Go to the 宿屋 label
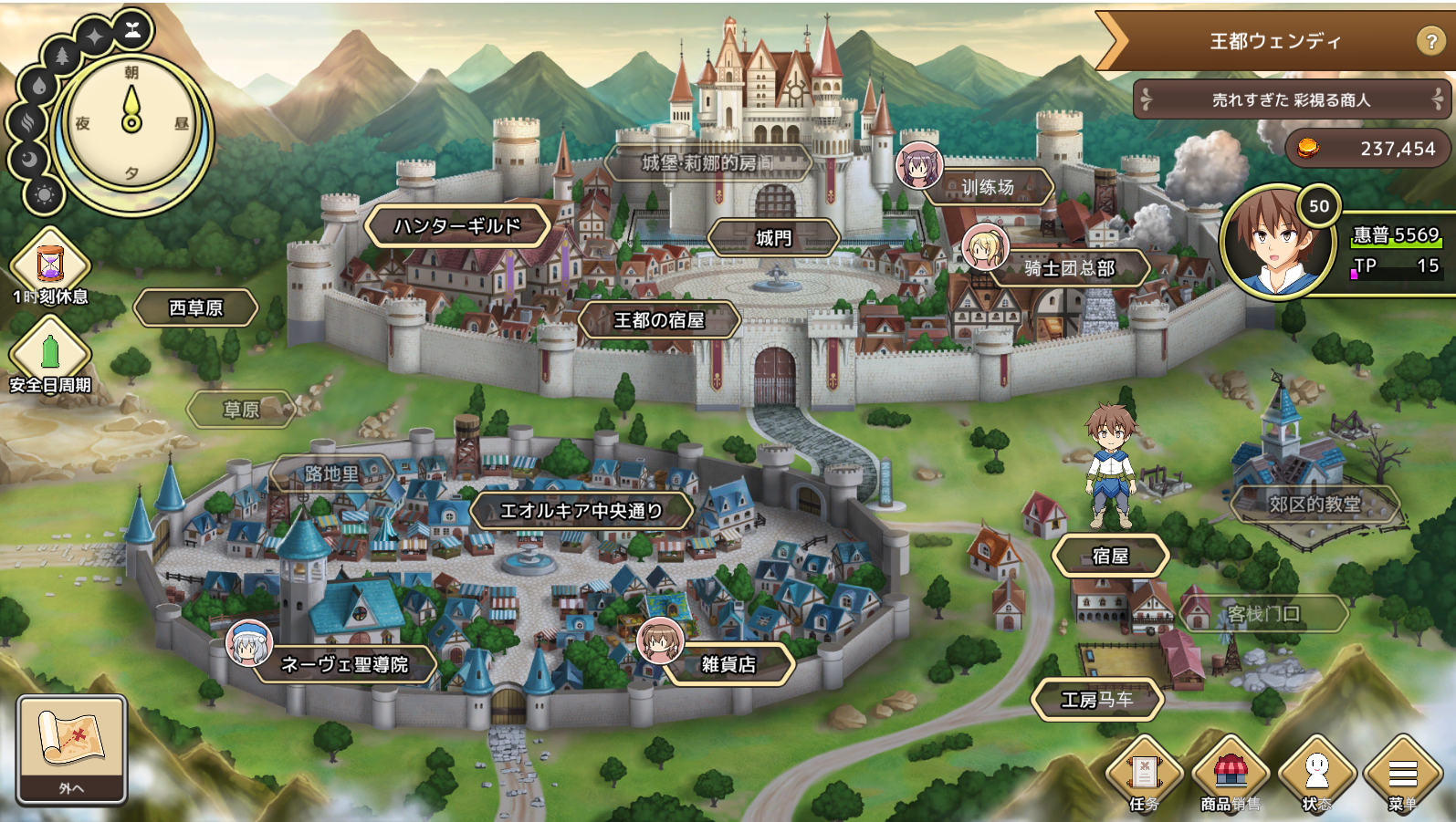This screenshot has width=1456, height=822. click(1110, 556)
